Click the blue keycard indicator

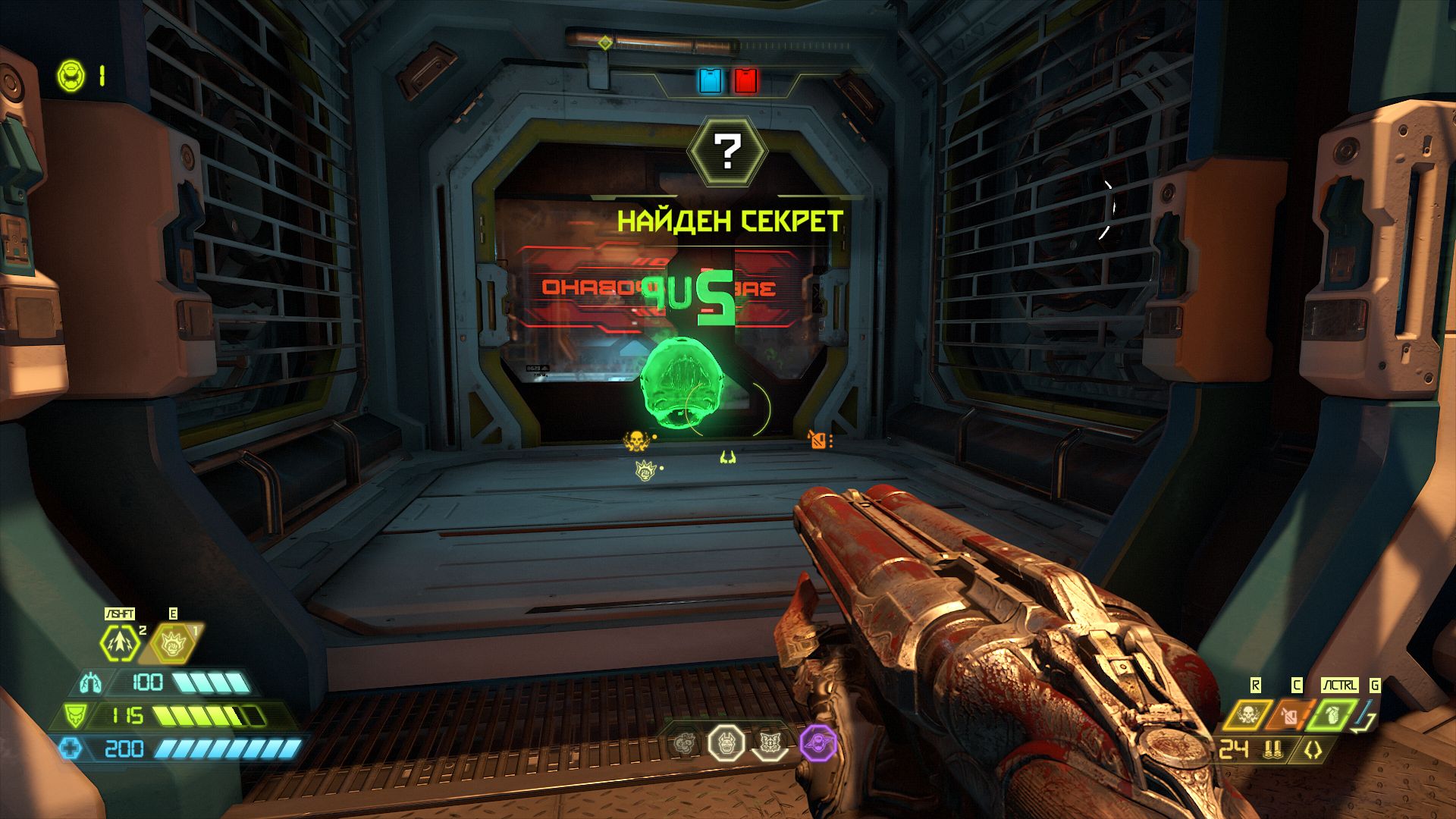pos(711,80)
